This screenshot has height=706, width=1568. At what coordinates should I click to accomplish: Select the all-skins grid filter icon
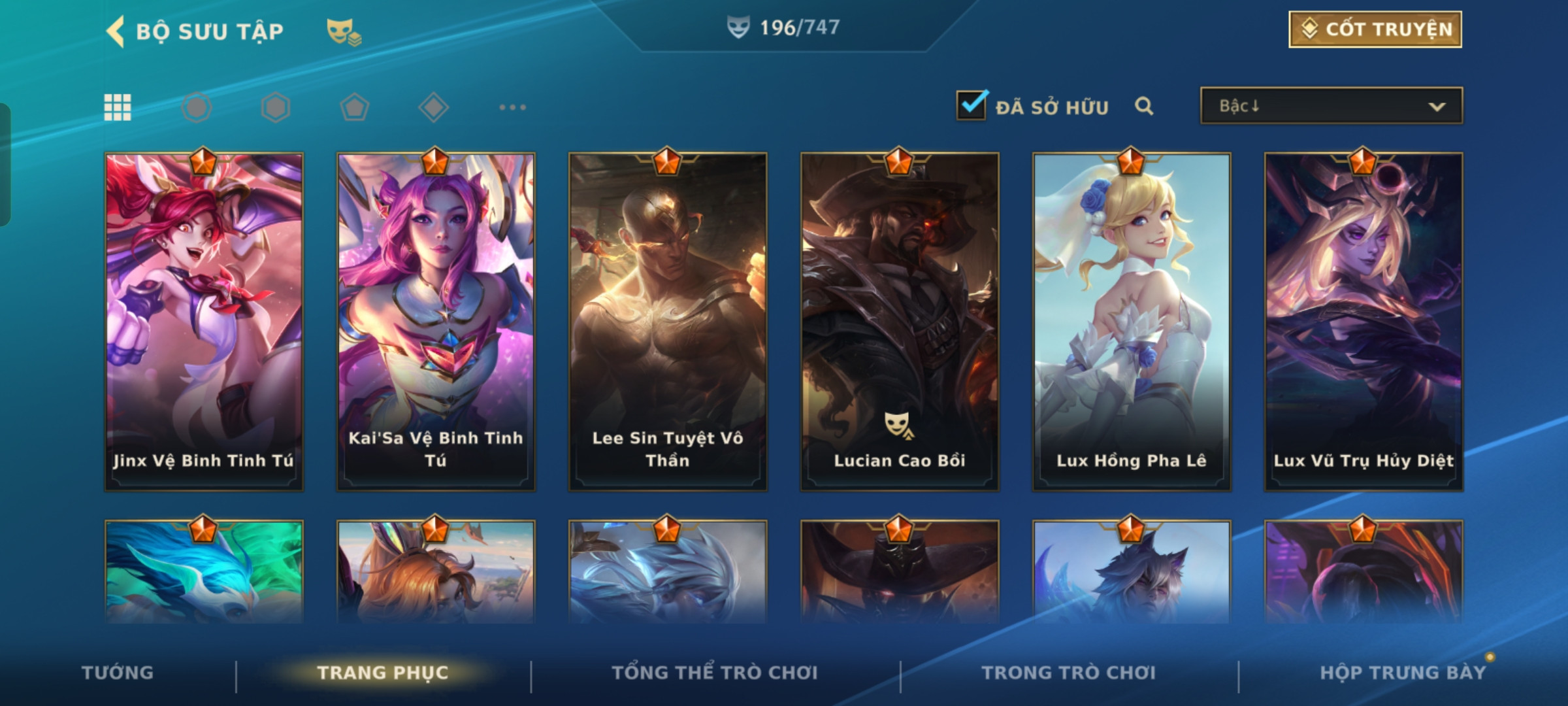pyautogui.click(x=118, y=107)
